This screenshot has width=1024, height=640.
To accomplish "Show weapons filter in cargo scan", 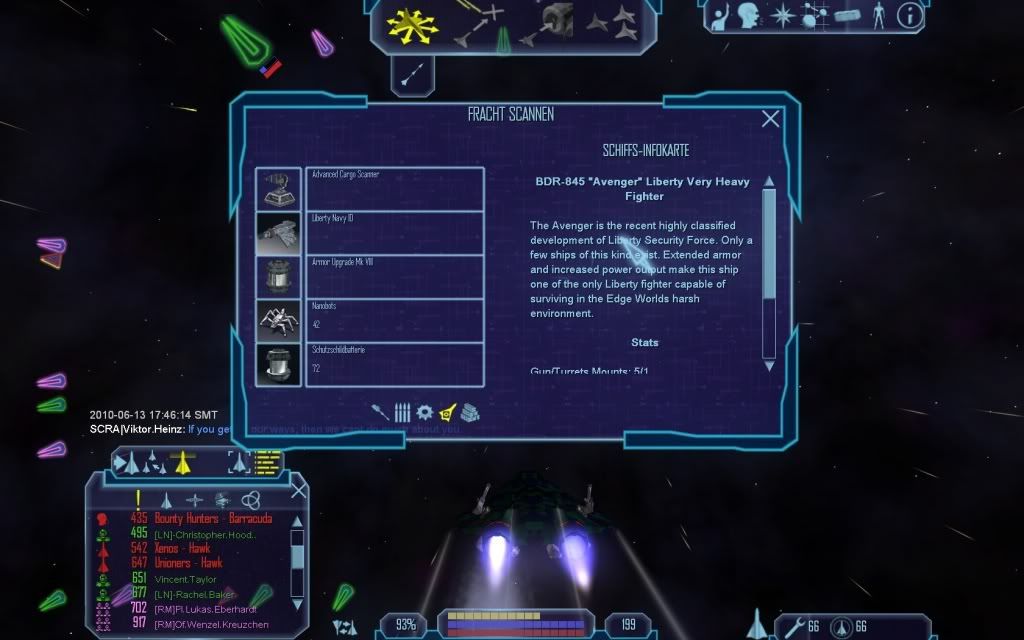I will [381, 412].
